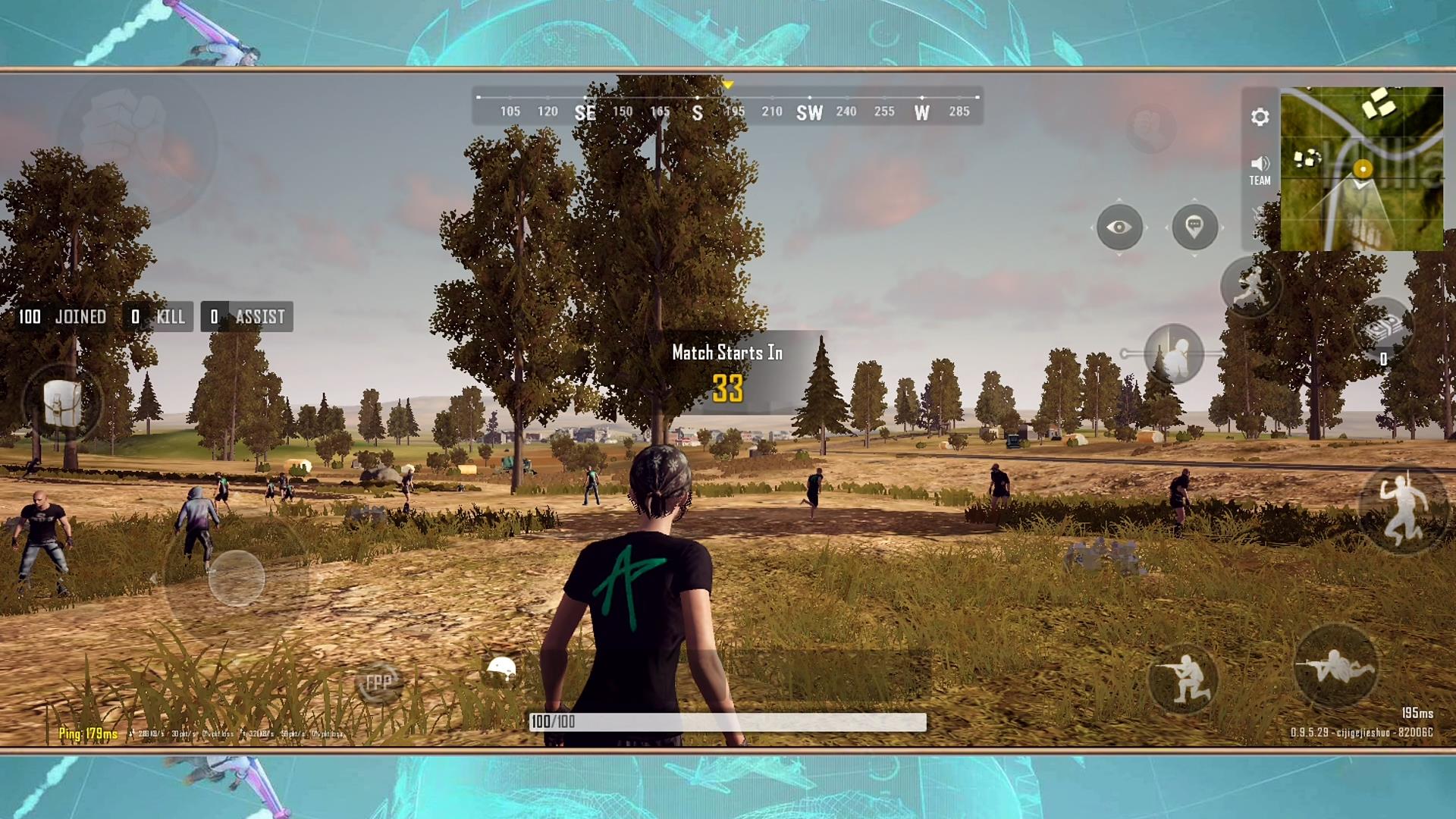
Task: Activate the jump button
Action: 1401,510
